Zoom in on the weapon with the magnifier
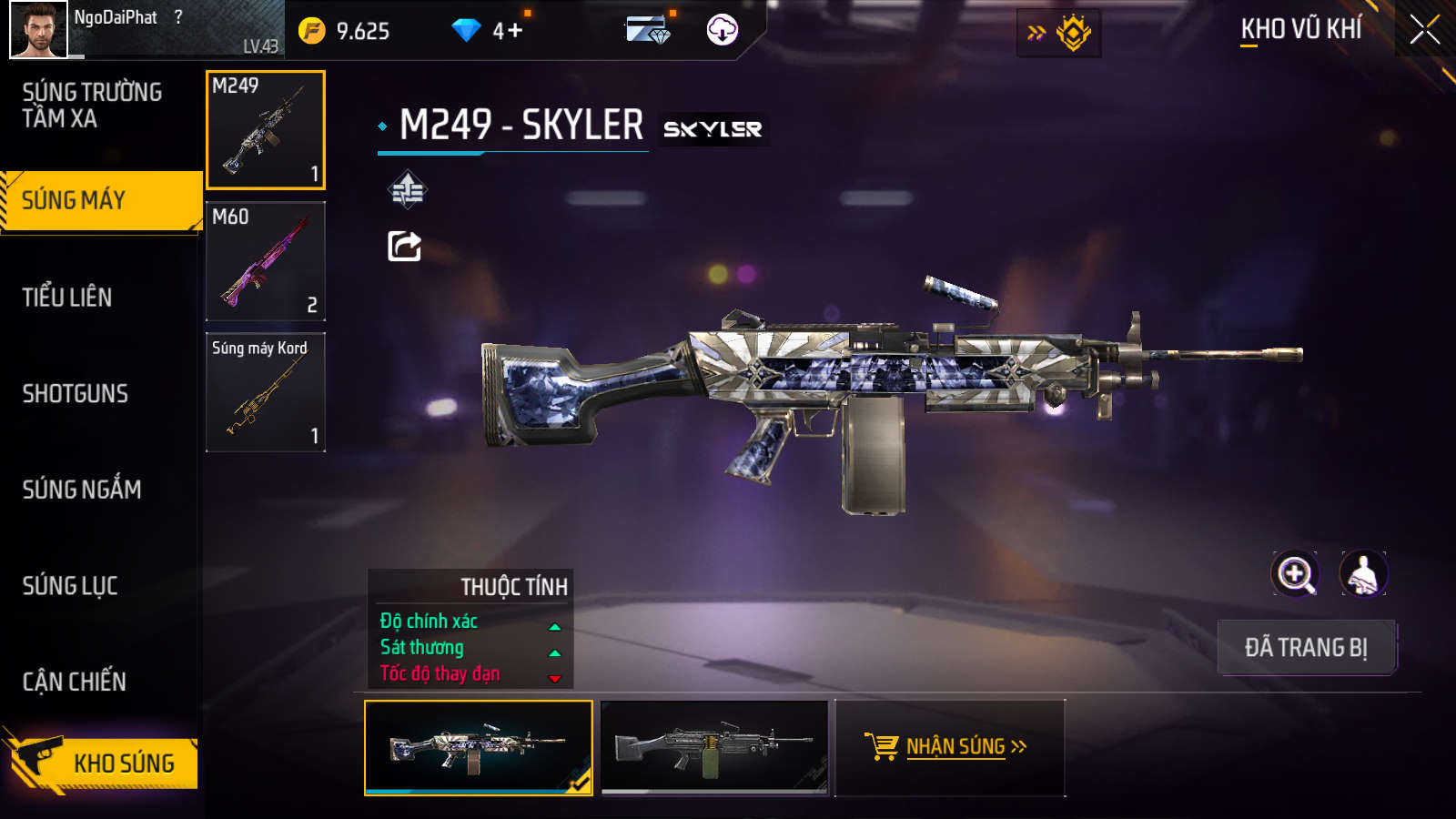1456x819 pixels. 1295,574
